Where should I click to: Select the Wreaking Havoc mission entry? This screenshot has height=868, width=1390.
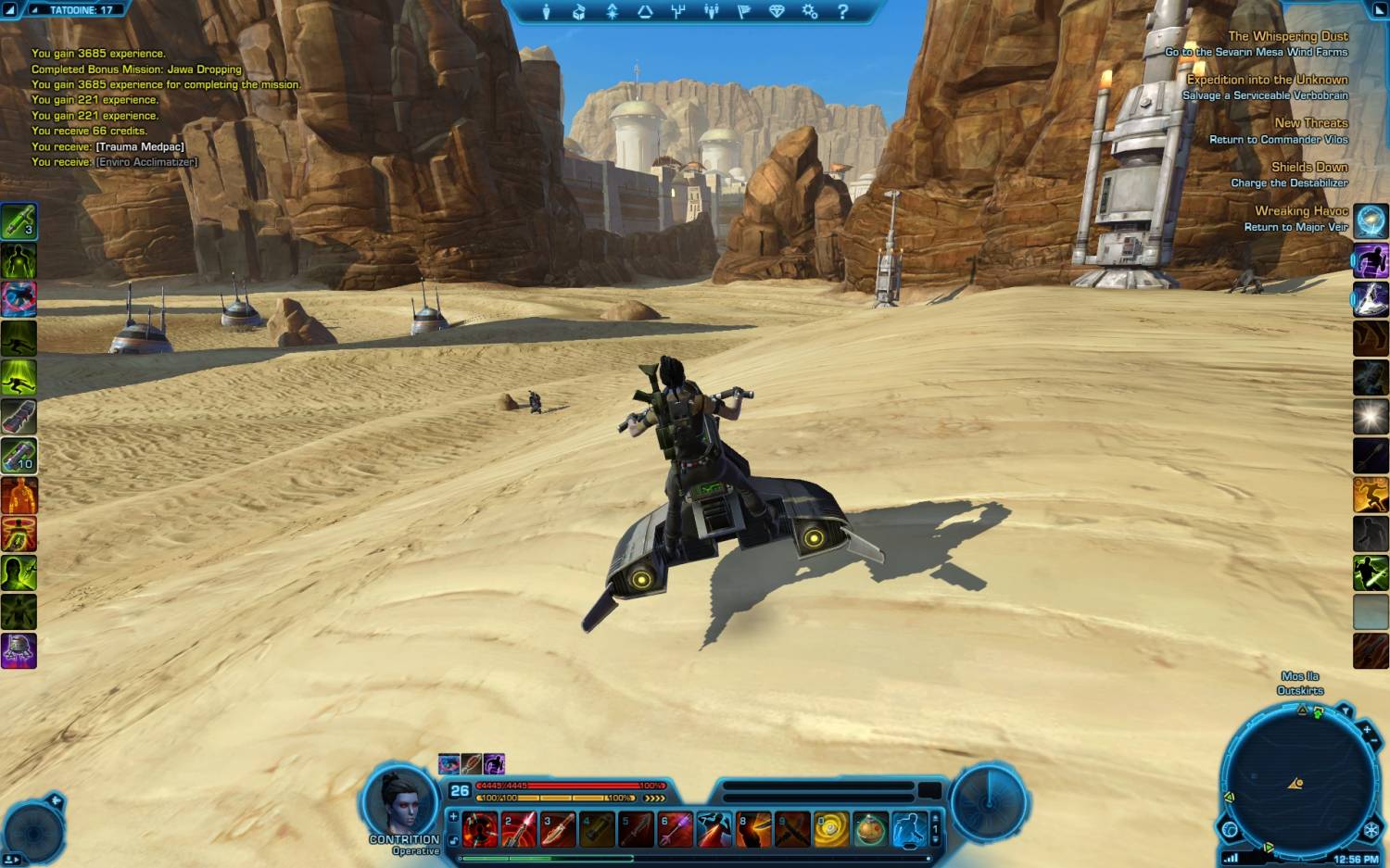[x=1301, y=211]
